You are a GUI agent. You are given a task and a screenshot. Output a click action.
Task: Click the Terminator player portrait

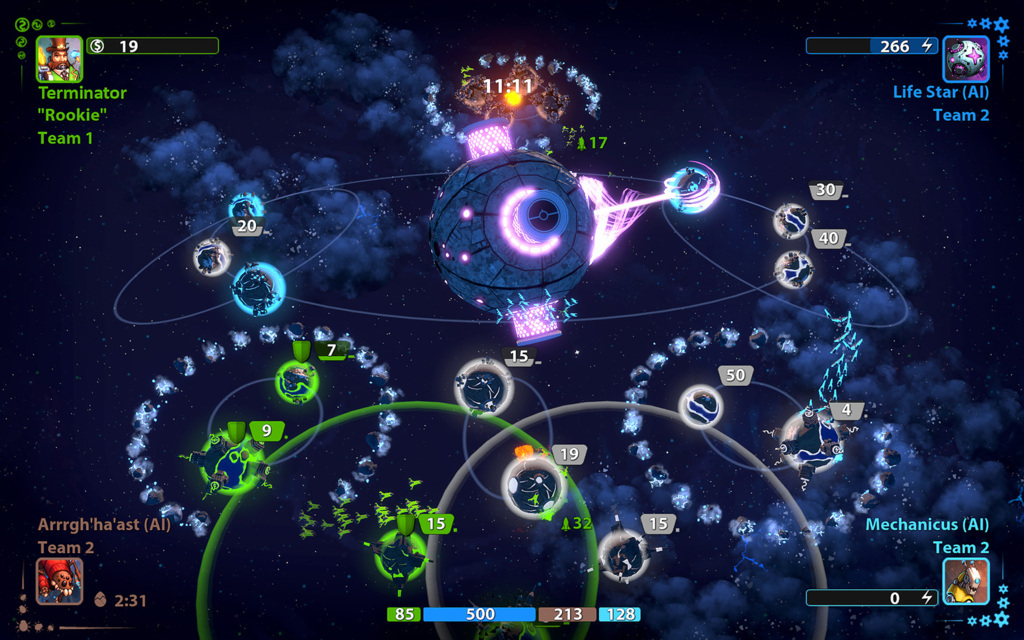click(x=60, y=59)
